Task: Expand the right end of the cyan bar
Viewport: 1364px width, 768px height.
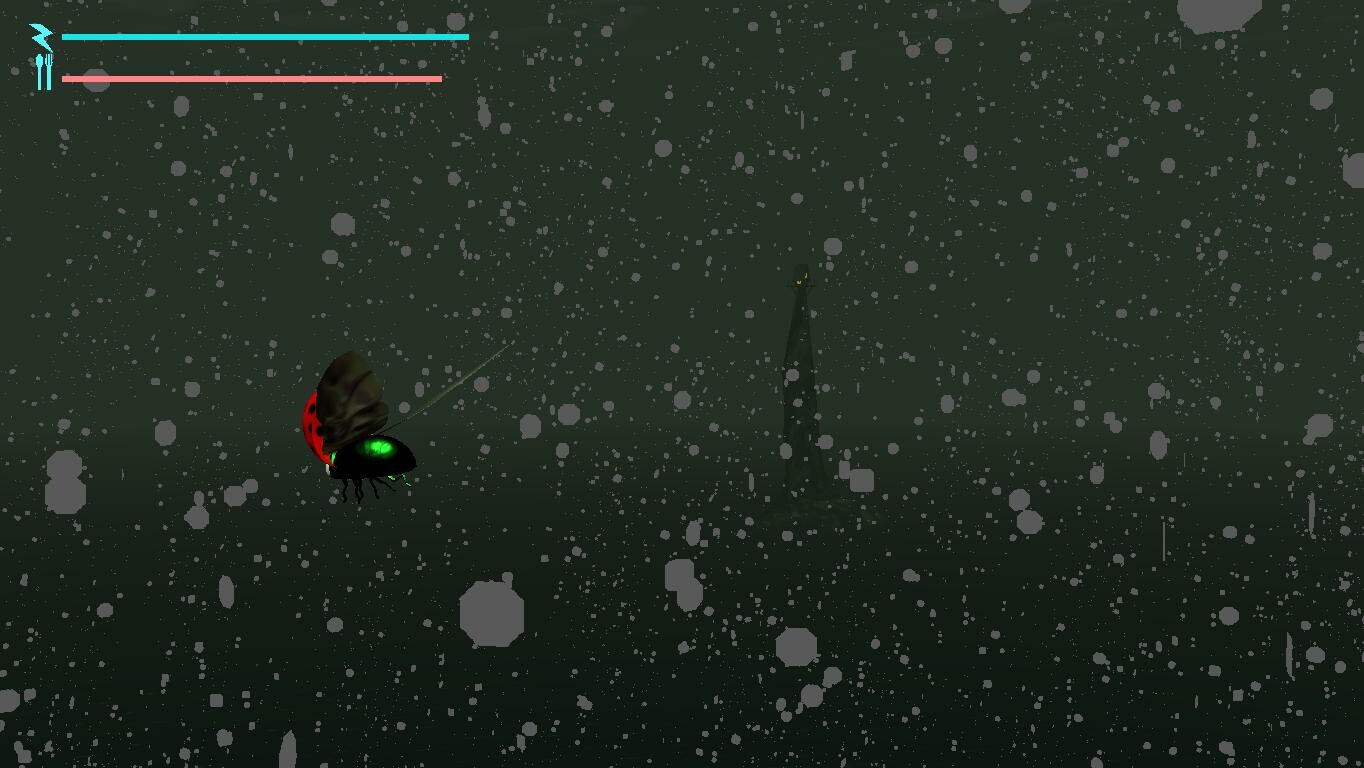Action: 465,36
